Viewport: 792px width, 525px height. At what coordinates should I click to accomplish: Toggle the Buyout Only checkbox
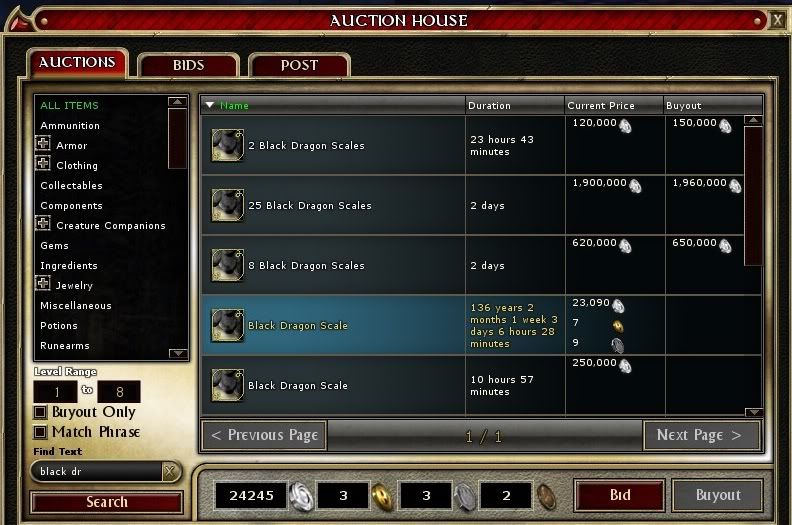[x=41, y=412]
